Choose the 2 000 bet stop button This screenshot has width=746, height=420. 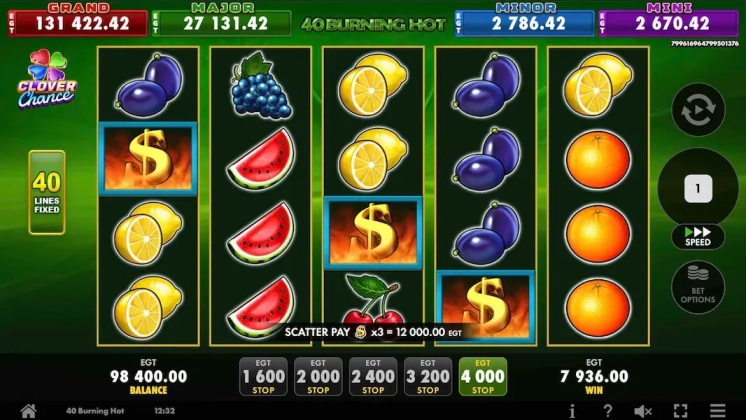click(x=318, y=377)
